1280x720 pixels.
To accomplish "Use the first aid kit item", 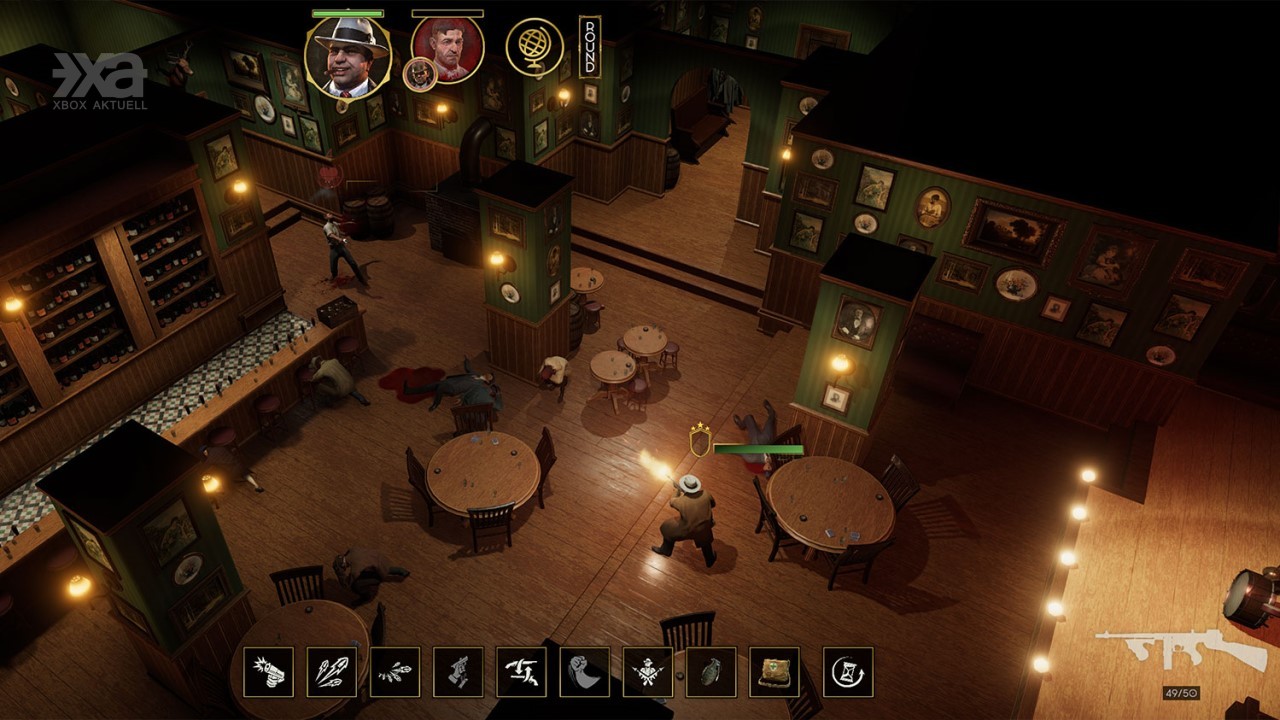I will [774, 672].
